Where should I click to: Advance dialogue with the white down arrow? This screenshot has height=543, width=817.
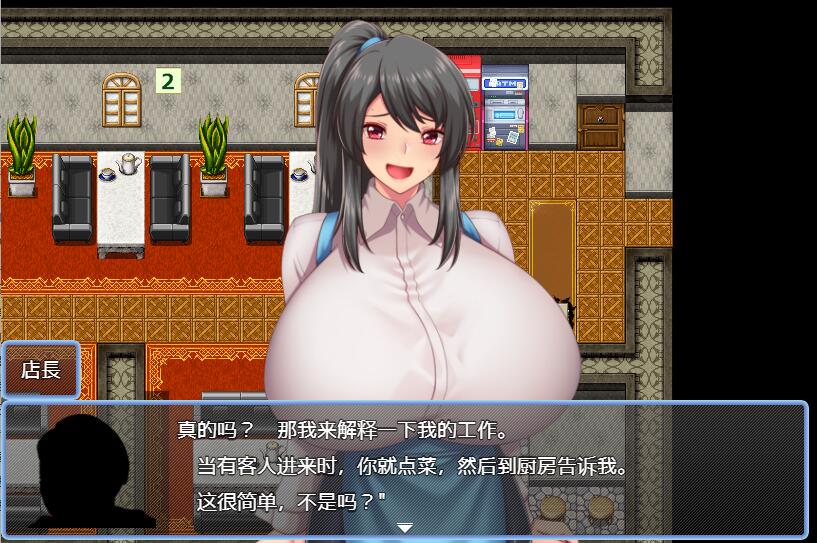[x=405, y=527]
